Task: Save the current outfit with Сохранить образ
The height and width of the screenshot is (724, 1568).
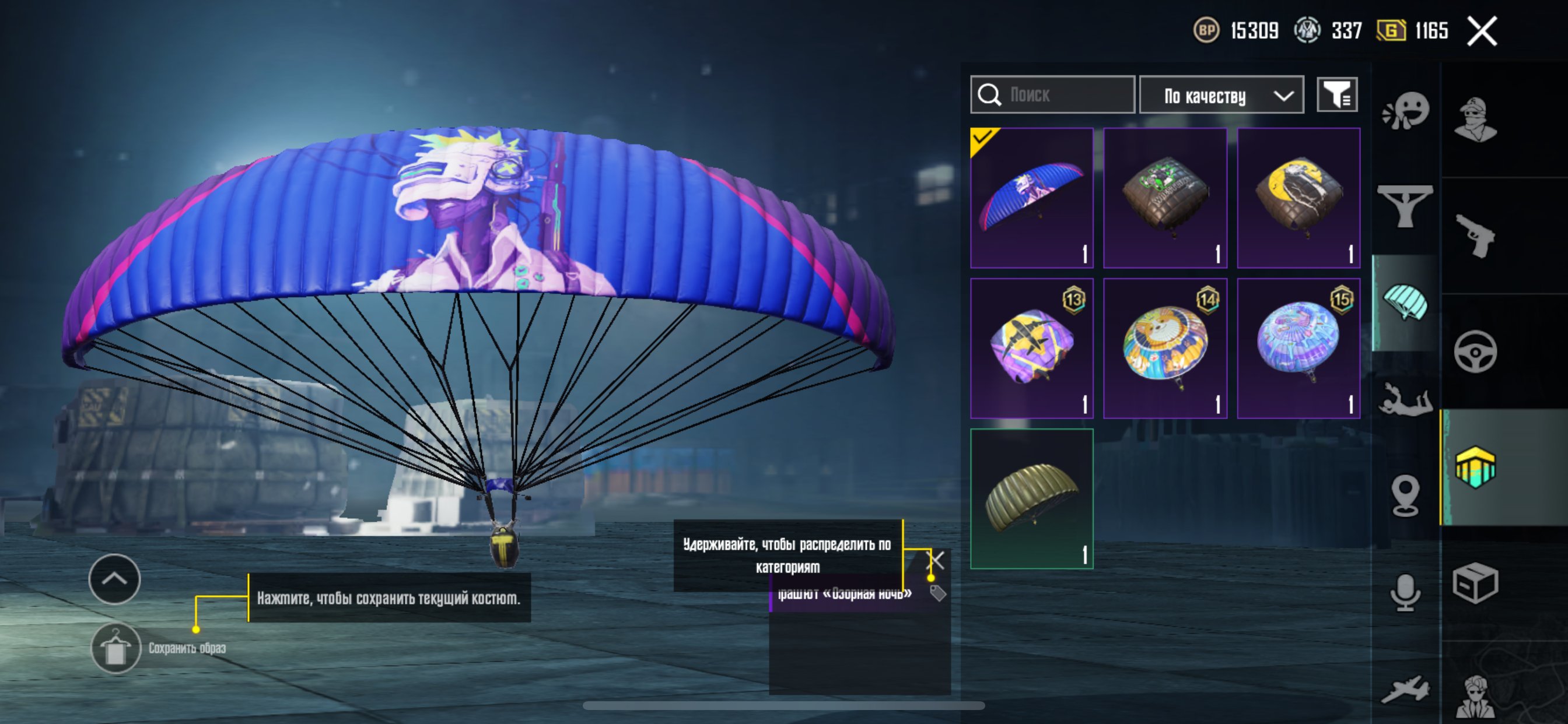Action: coord(116,648)
